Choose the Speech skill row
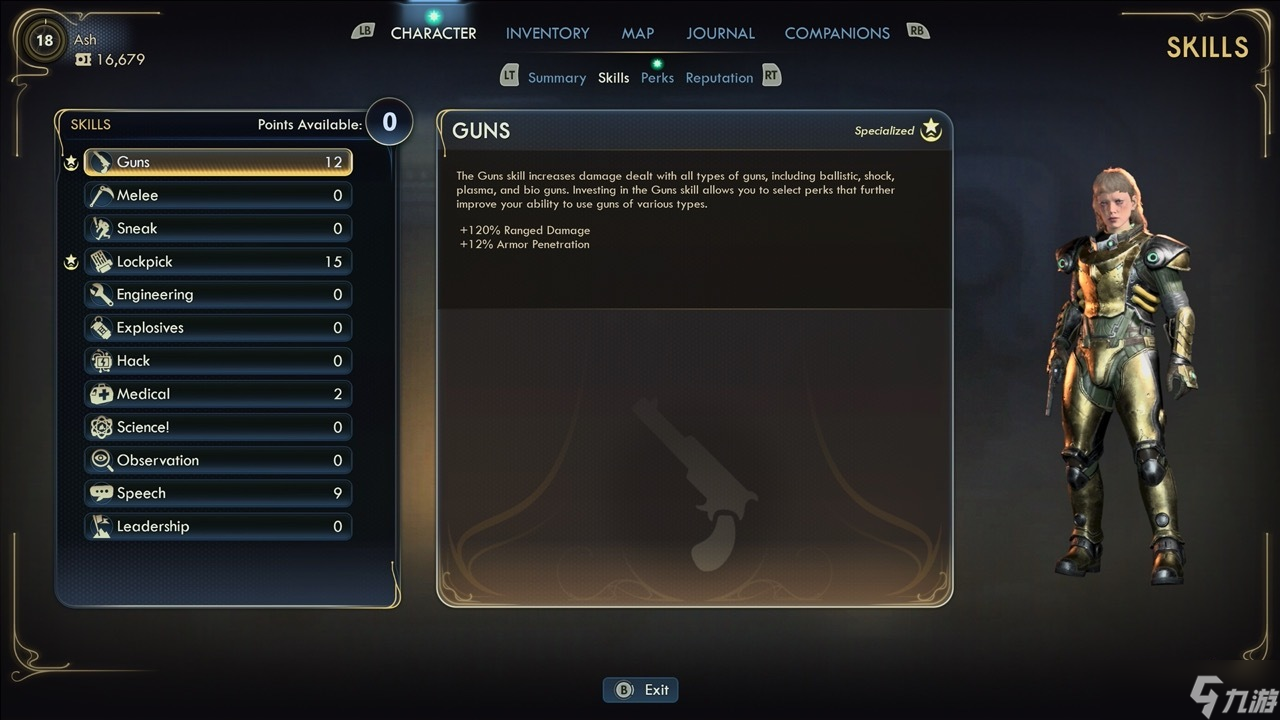1280x720 pixels. coord(218,493)
